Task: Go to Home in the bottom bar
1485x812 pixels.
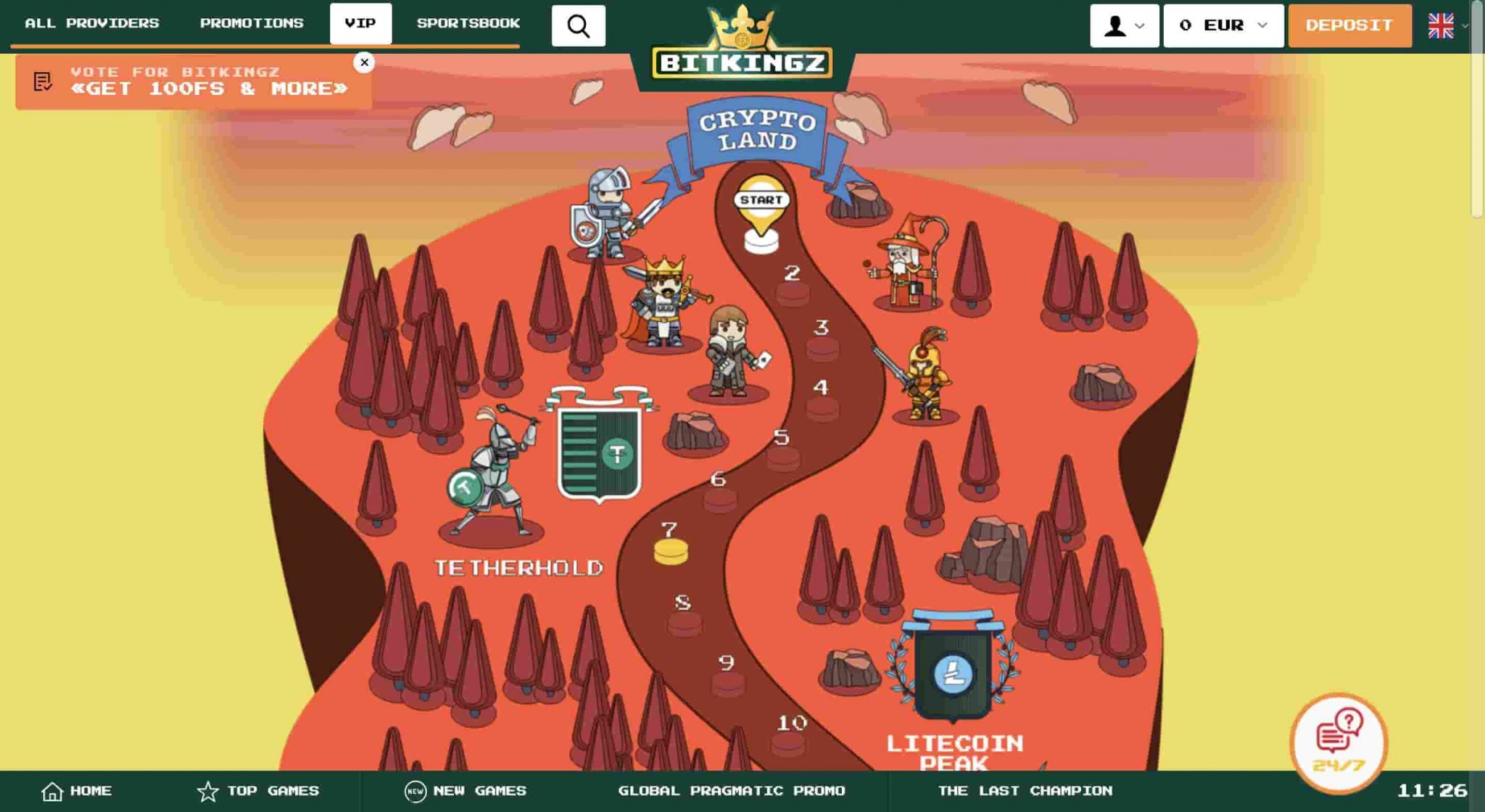Action: pos(77,791)
